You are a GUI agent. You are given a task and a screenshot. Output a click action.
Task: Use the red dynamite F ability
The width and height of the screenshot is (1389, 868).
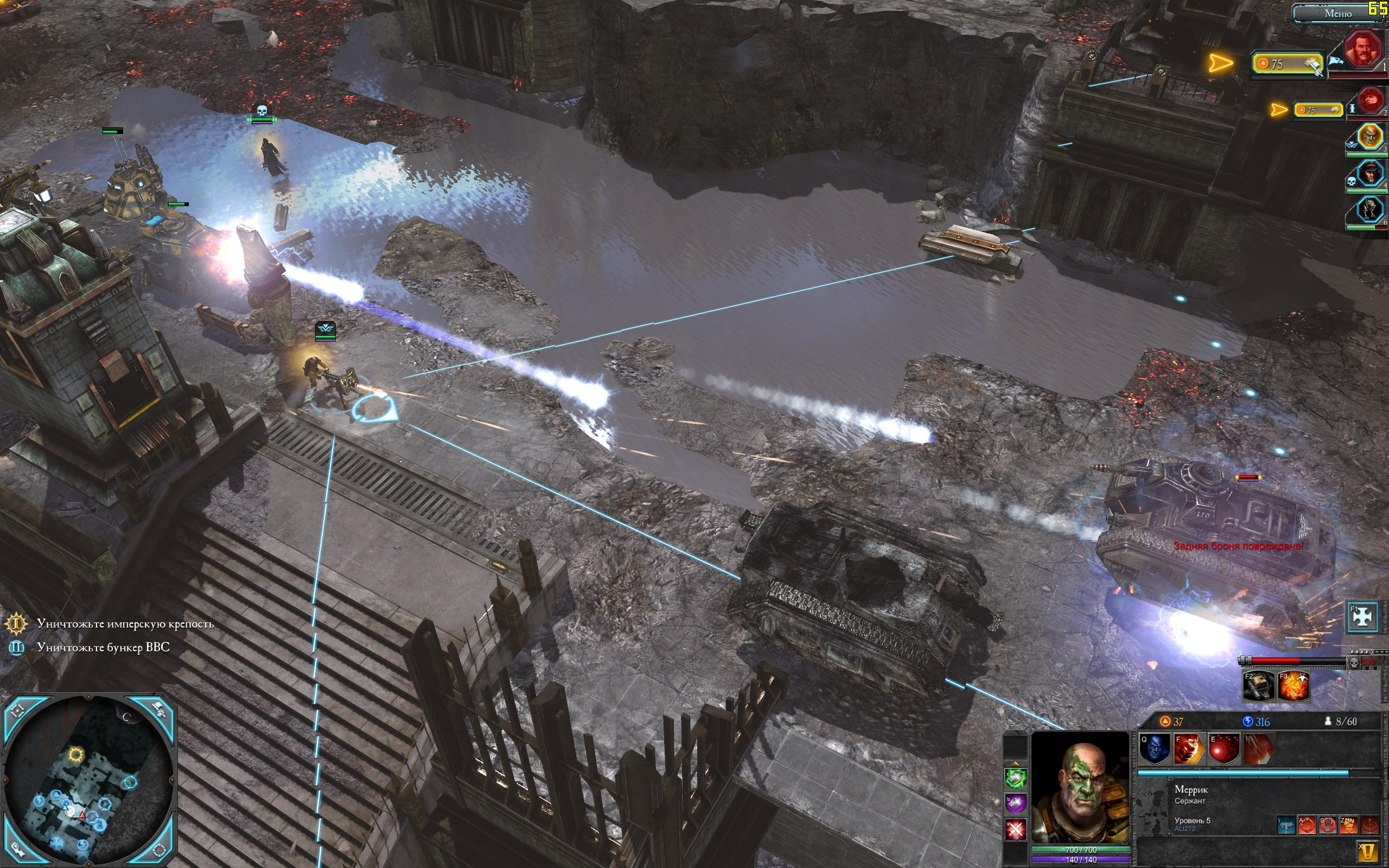pyautogui.click(x=1189, y=749)
